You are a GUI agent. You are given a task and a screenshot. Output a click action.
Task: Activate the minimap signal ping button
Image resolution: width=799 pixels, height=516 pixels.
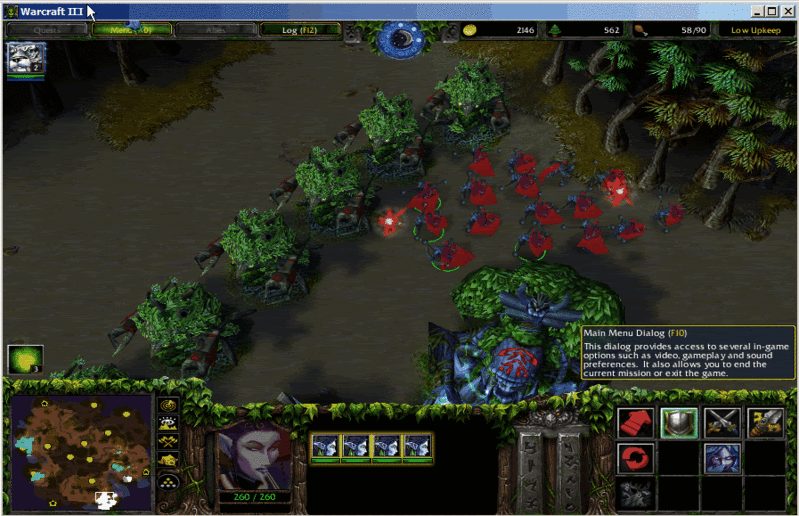click(x=169, y=407)
